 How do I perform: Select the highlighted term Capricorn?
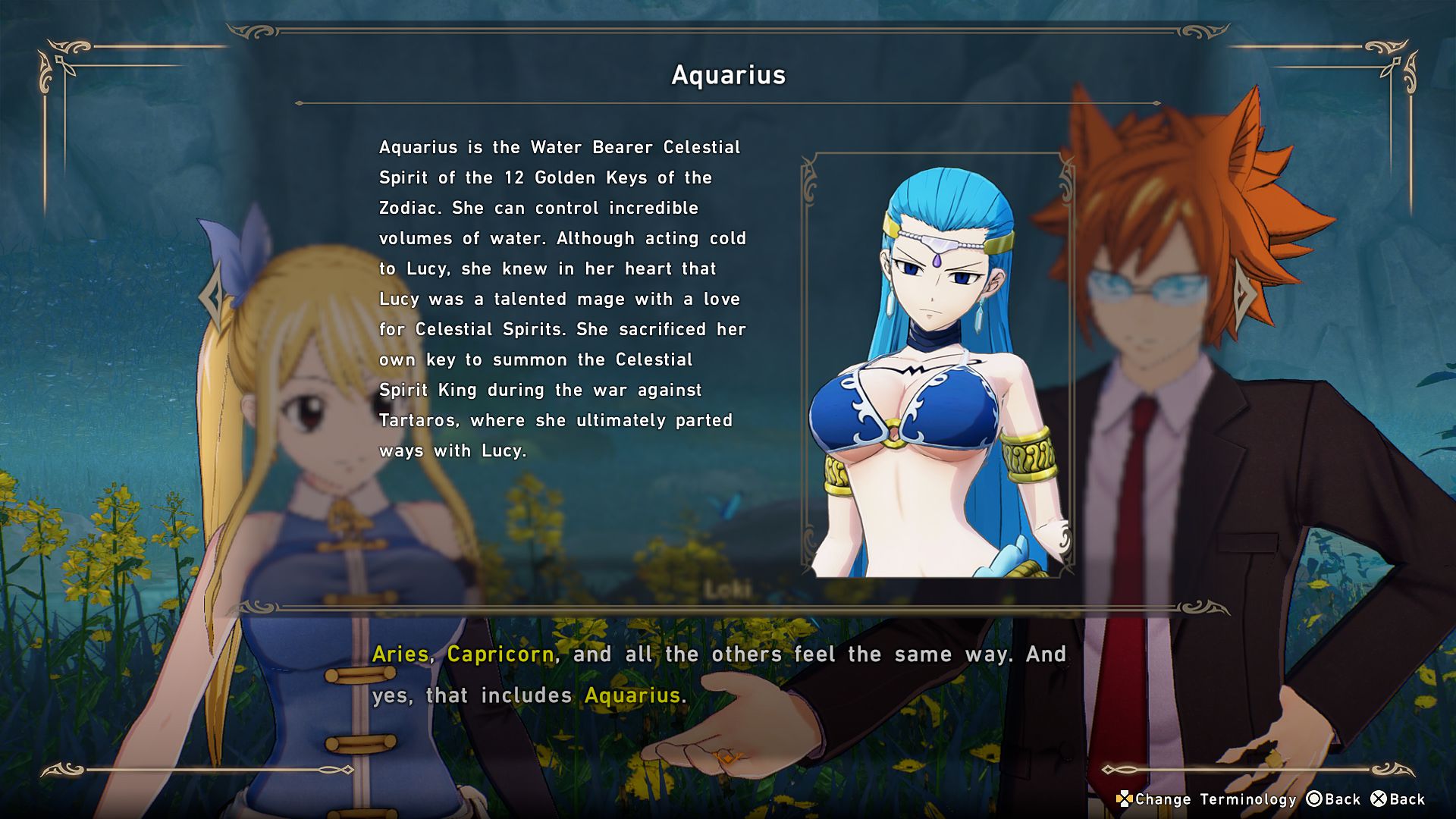point(500,654)
